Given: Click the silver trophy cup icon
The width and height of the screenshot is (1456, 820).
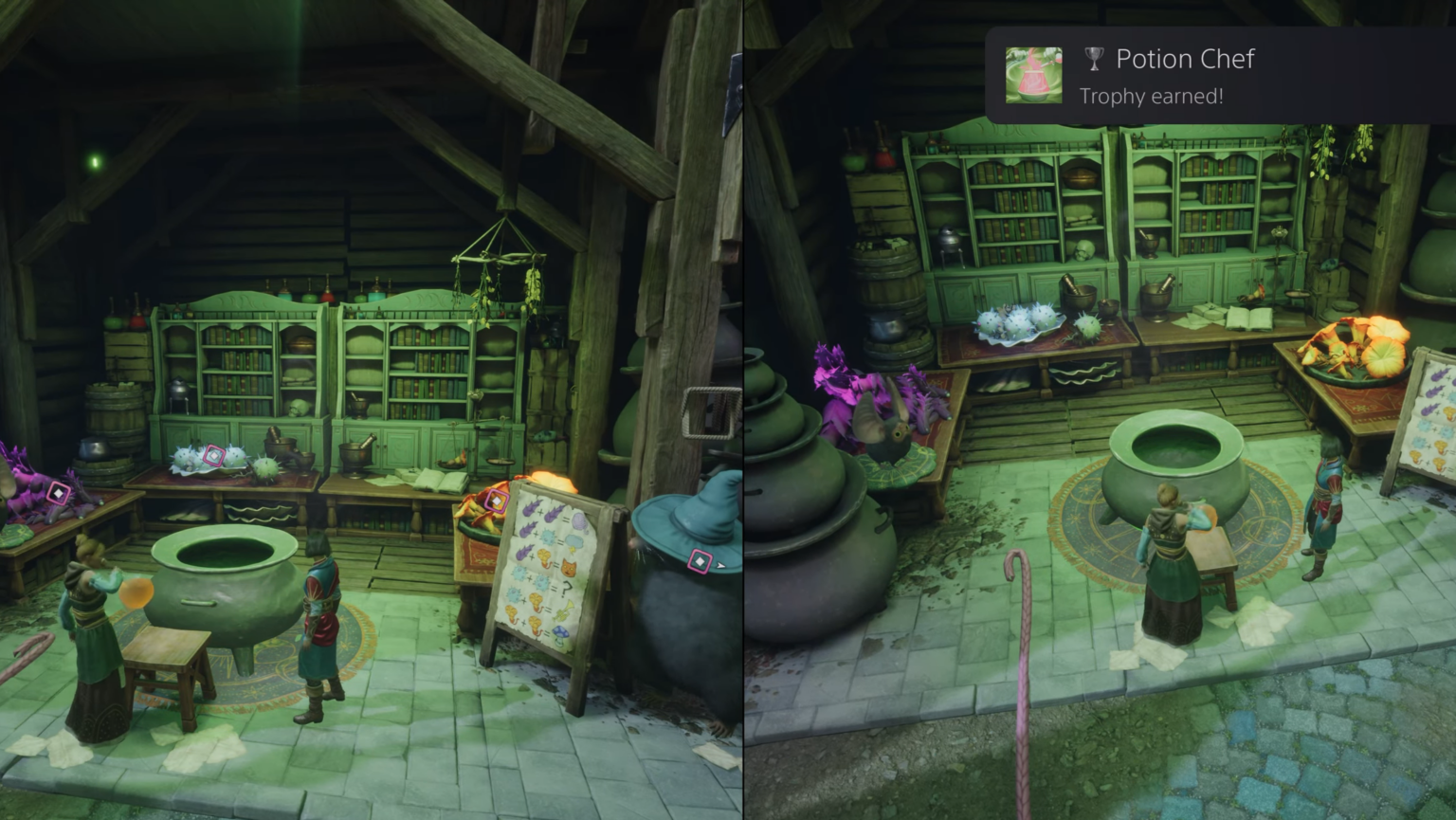Looking at the screenshot, I should coord(1092,59).
